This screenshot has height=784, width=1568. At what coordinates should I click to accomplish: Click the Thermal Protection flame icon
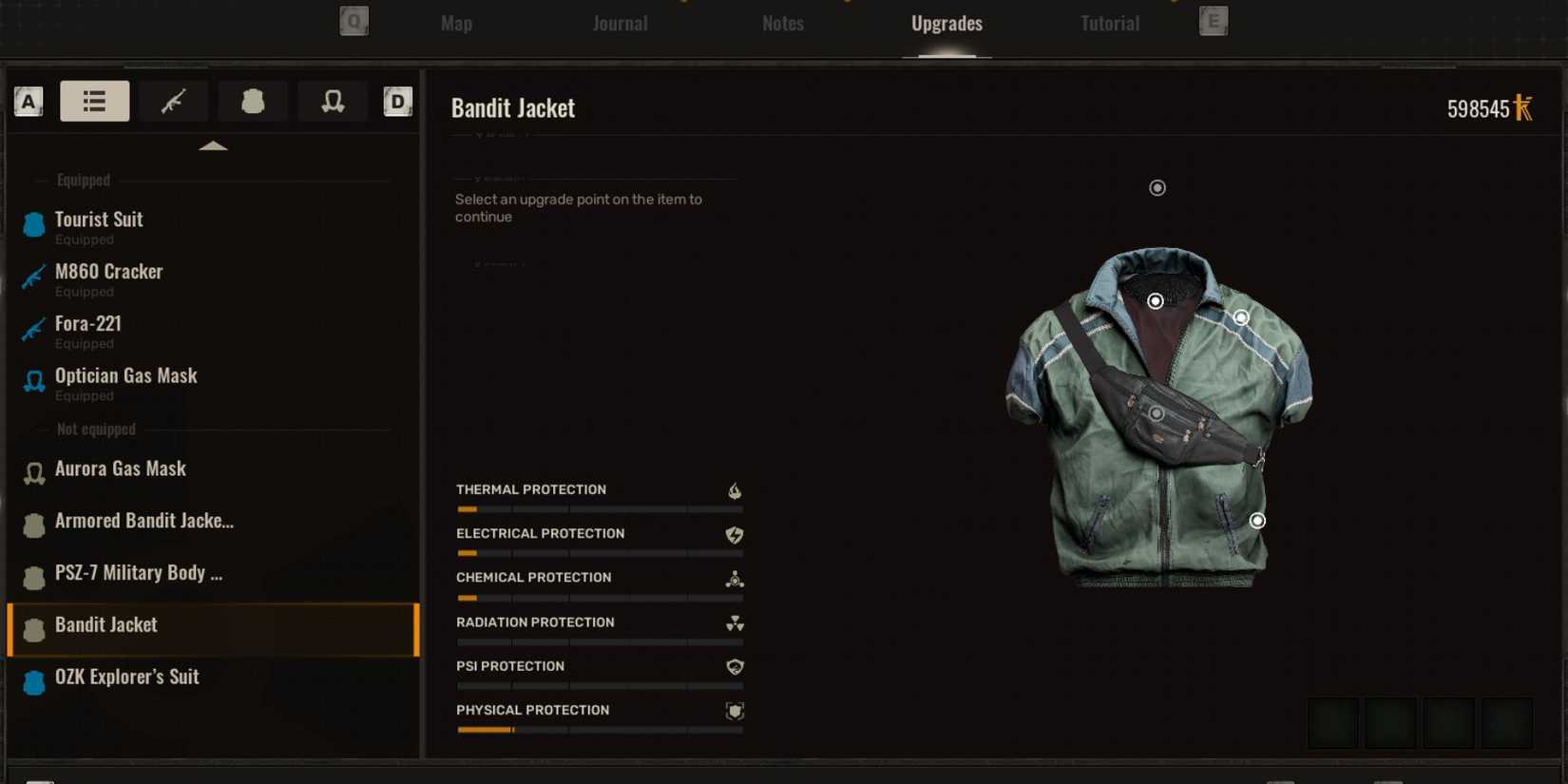pyautogui.click(x=734, y=491)
